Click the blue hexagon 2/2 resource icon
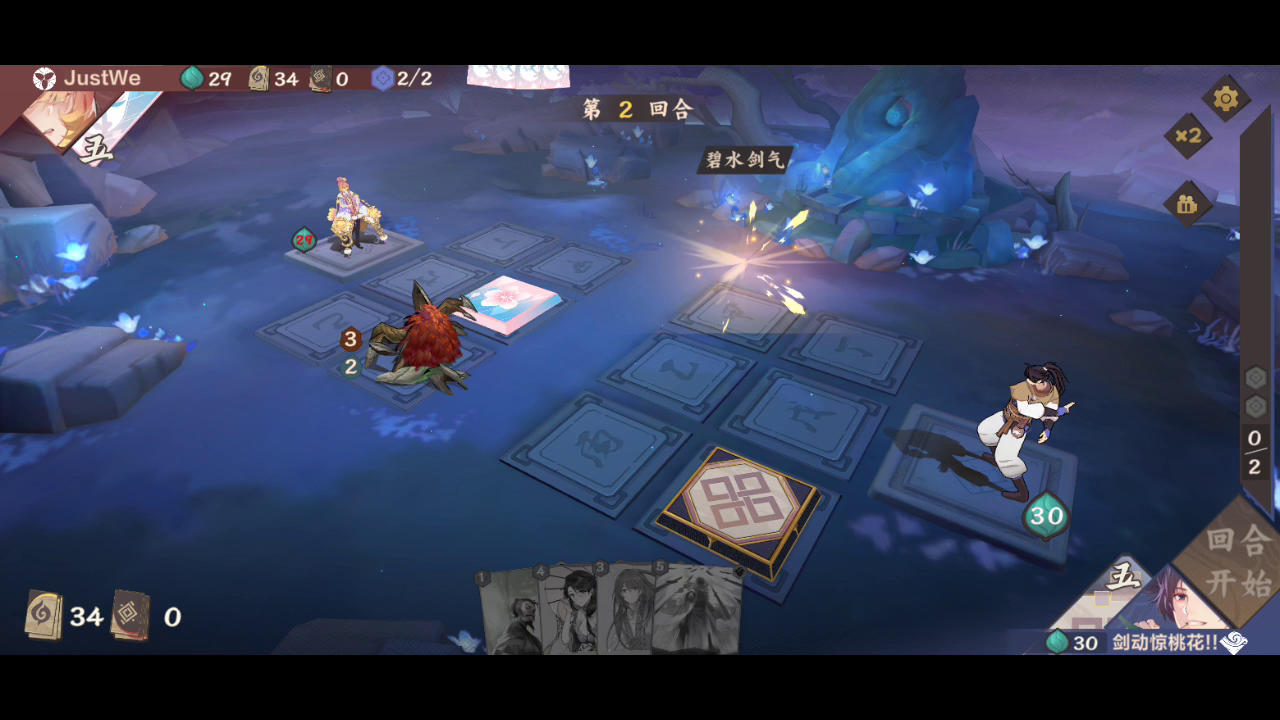The image size is (1280, 720). [382, 77]
